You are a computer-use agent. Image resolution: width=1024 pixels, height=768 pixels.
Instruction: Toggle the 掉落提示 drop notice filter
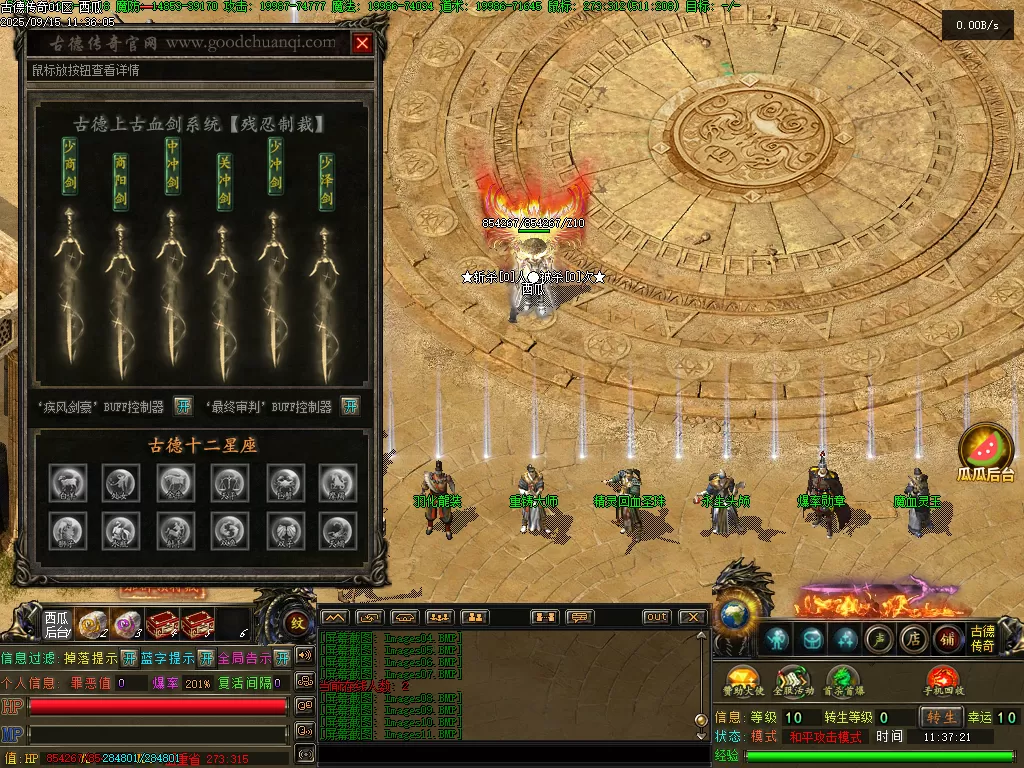[x=128, y=658]
